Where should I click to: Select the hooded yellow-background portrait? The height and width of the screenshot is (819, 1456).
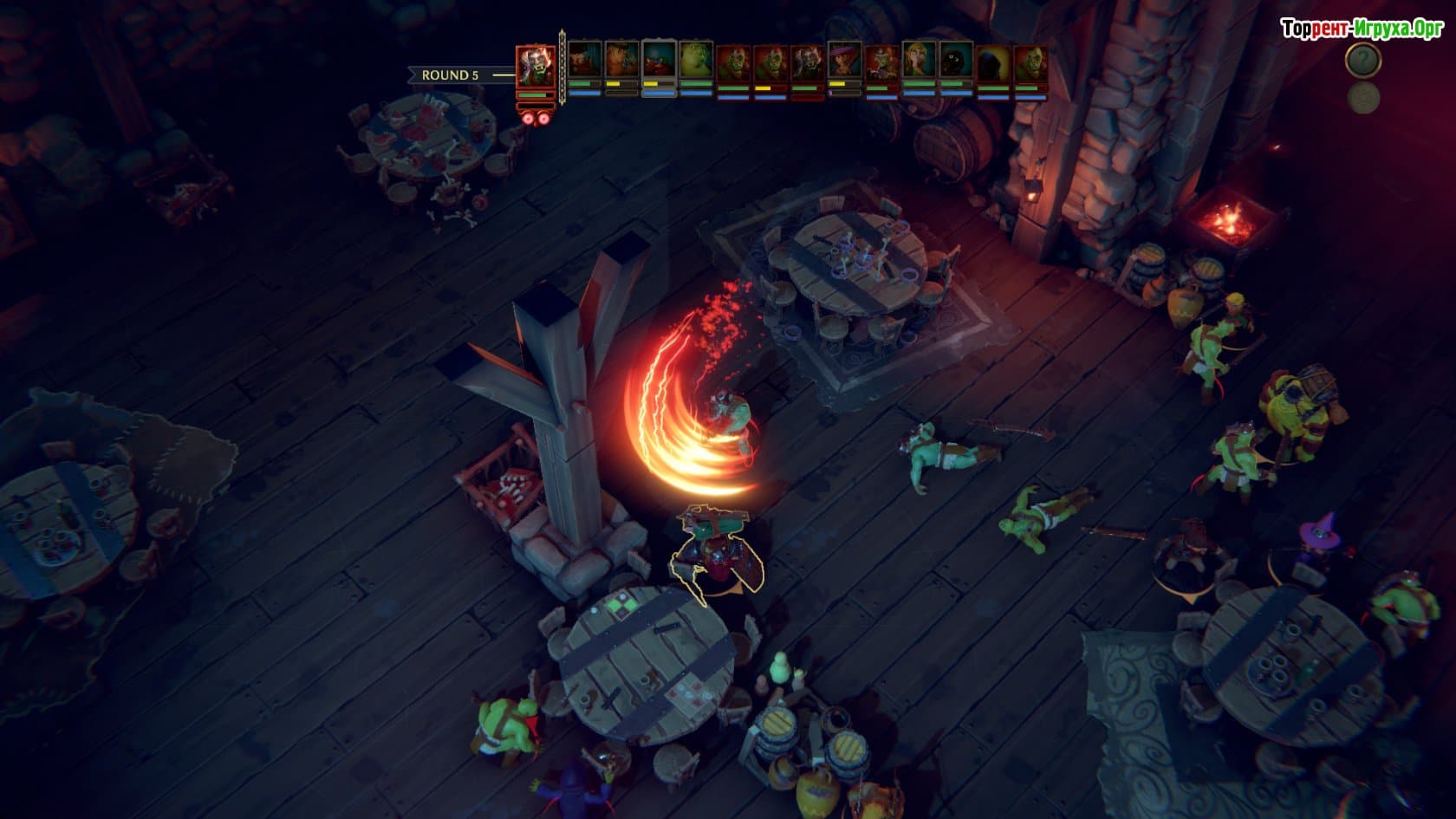click(993, 62)
